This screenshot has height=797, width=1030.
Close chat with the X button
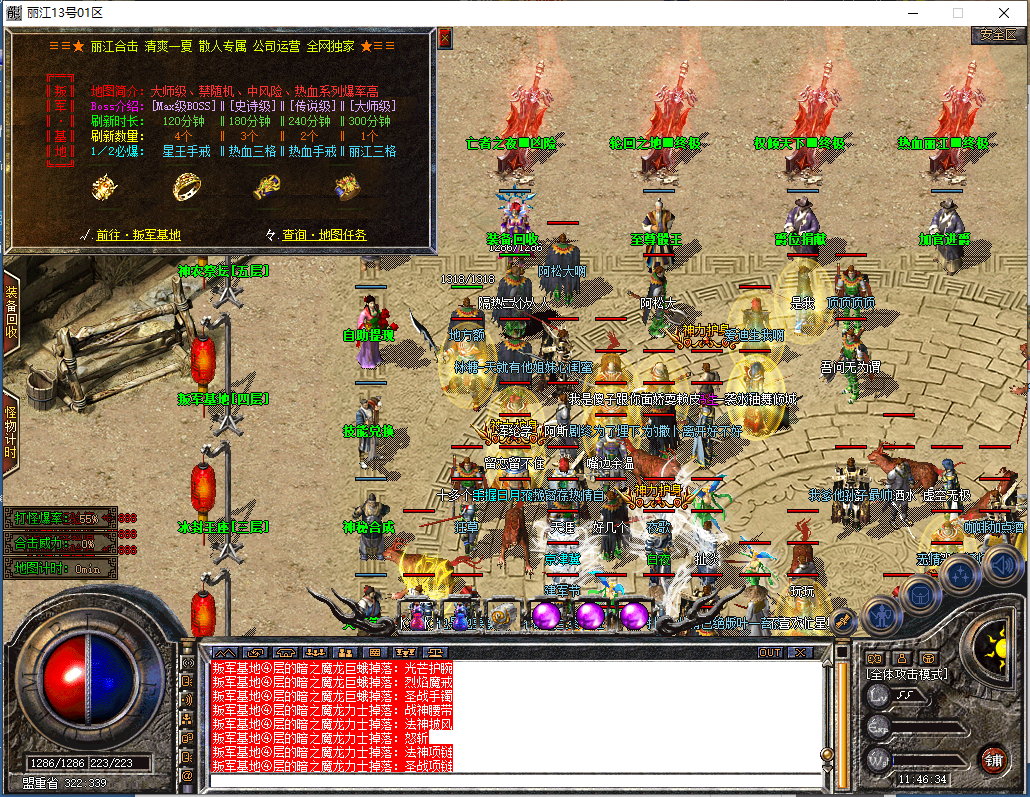point(800,652)
